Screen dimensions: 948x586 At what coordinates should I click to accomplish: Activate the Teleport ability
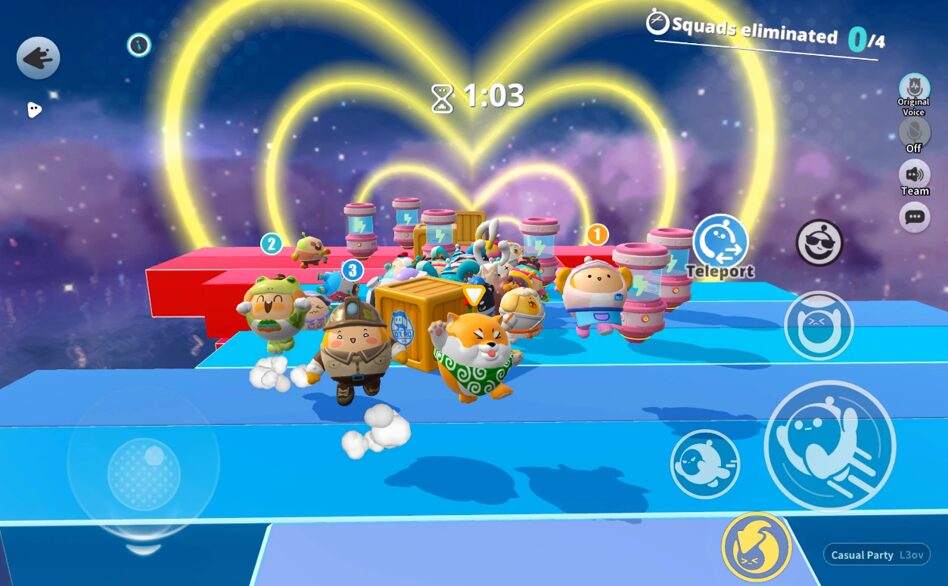pyautogui.click(x=720, y=241)
